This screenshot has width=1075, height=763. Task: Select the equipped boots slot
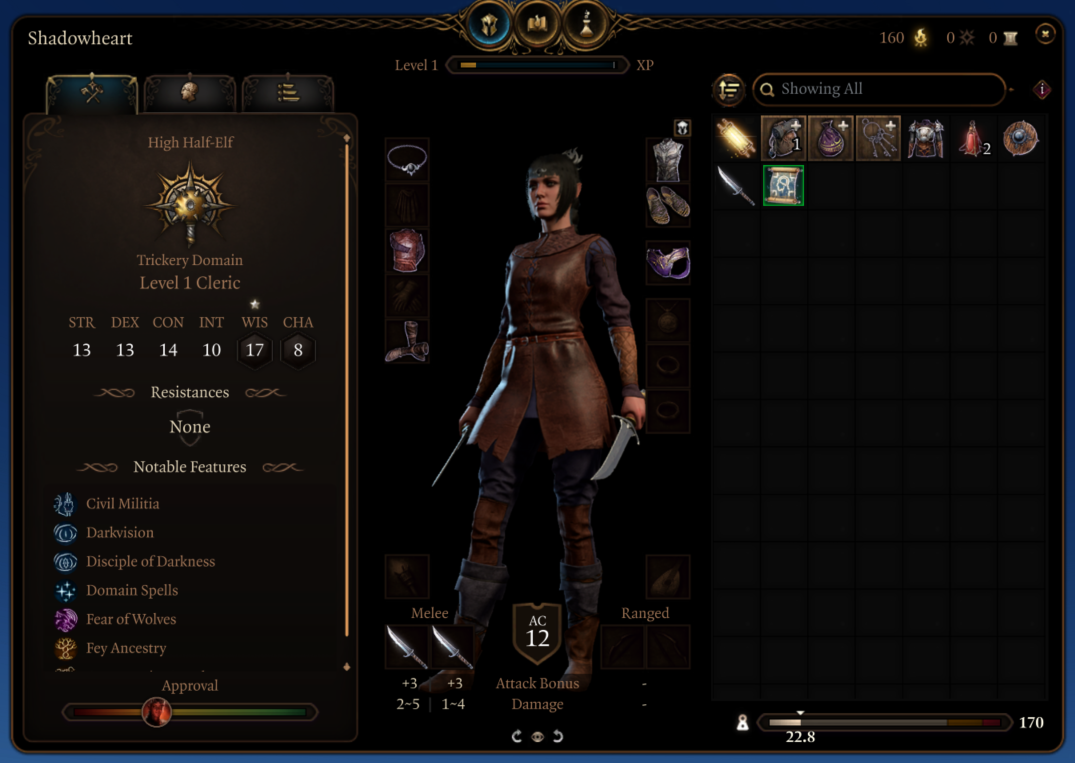point(407,340)
